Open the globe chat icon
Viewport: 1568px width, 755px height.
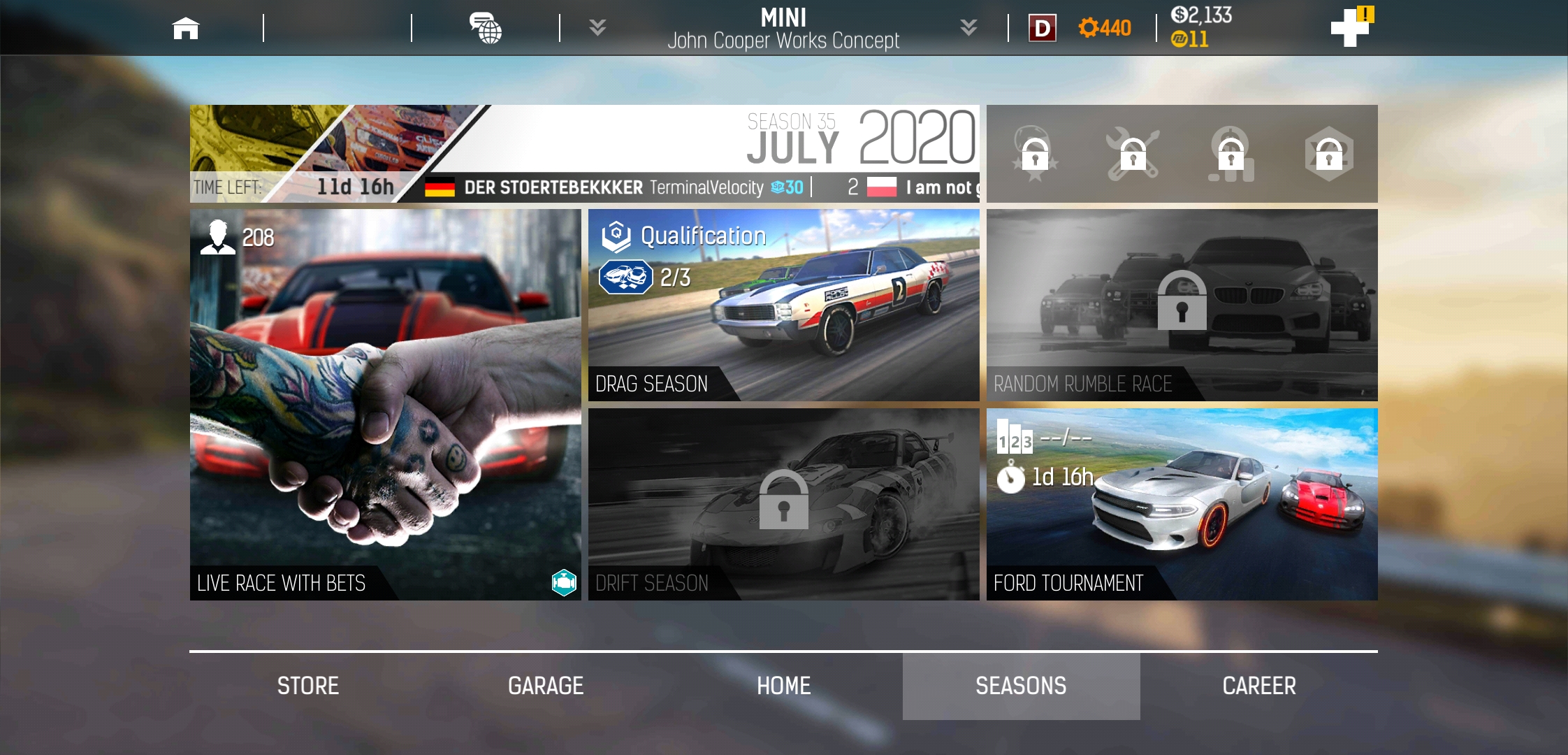point(486,28)
